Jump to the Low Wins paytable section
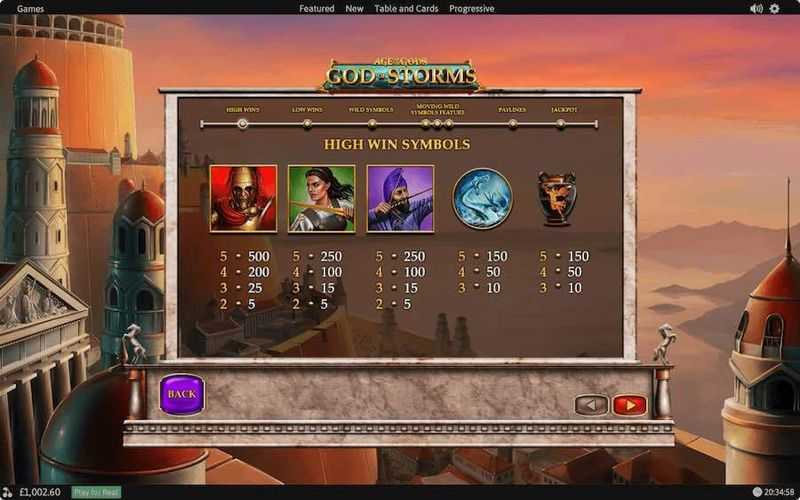800x500 pixels. pos(307,124)
